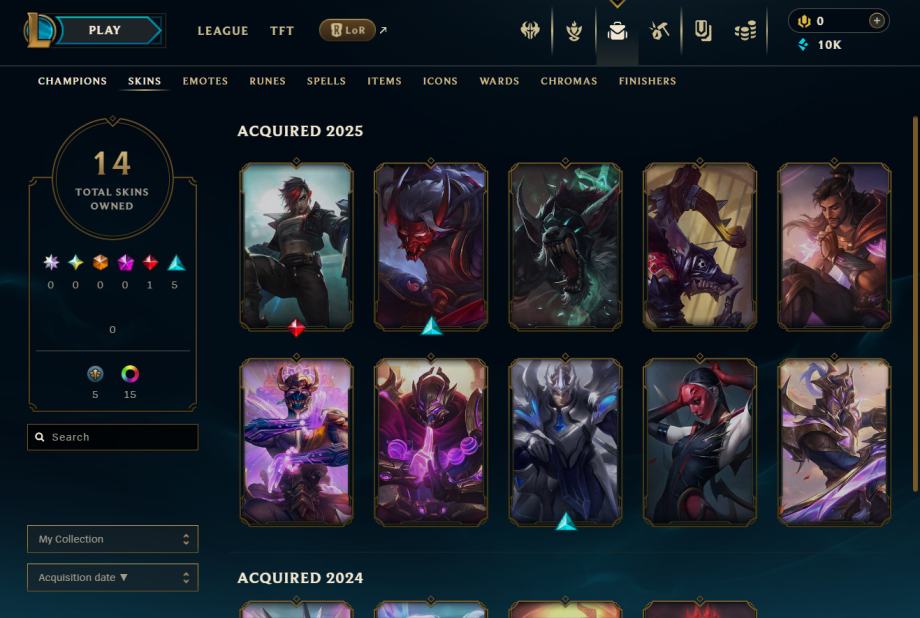Open the Icons tab
Screen dimensions: 920x618
click(x=440, y=81)
